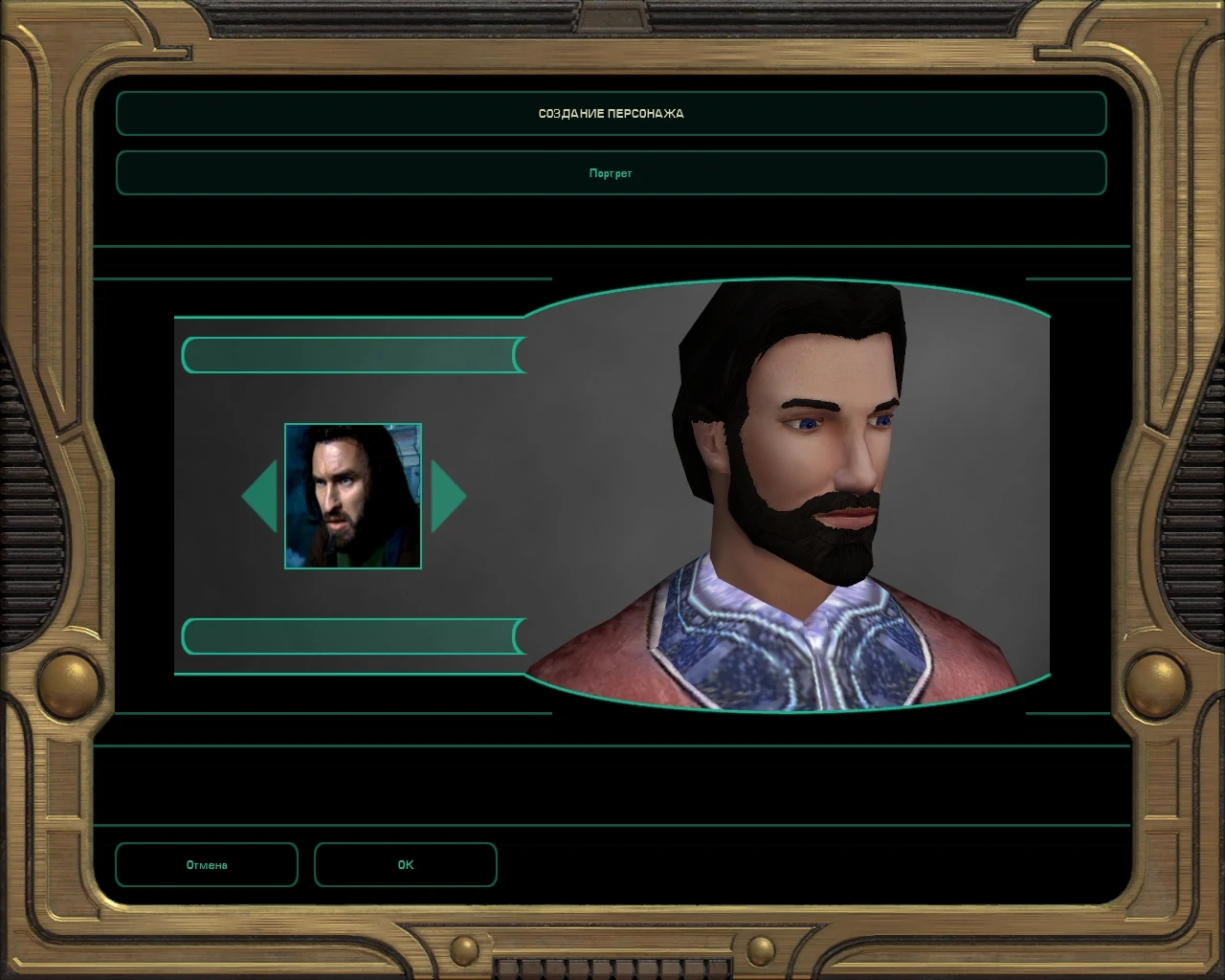Click the СОЗДАНИЕ ПЕРСОНАЖА title bar
The width and height of the screenshot is (1225, 980).
pyautogui.click(x=612, y=113)
